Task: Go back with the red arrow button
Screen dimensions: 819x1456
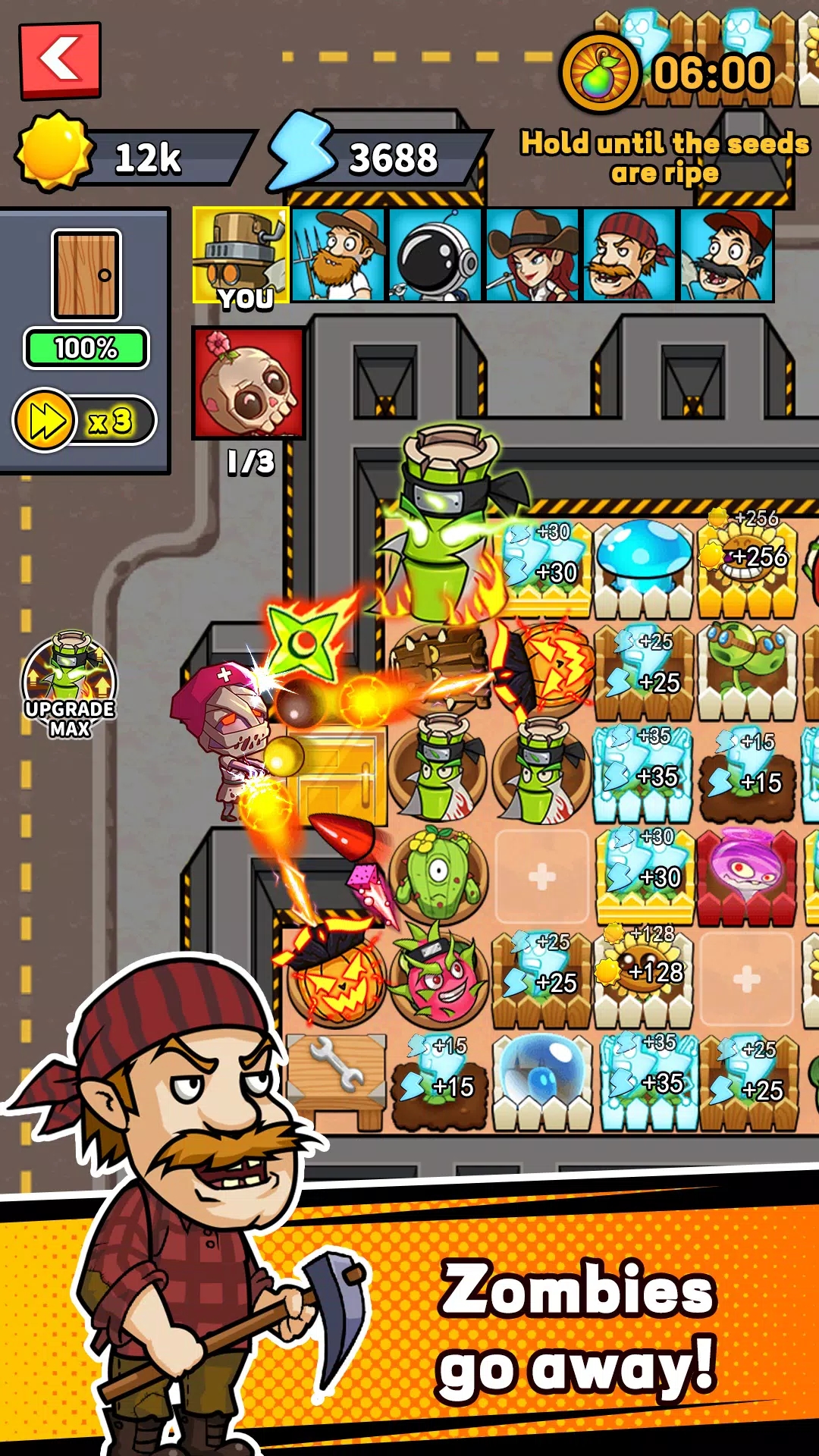Action: (60, 61)
